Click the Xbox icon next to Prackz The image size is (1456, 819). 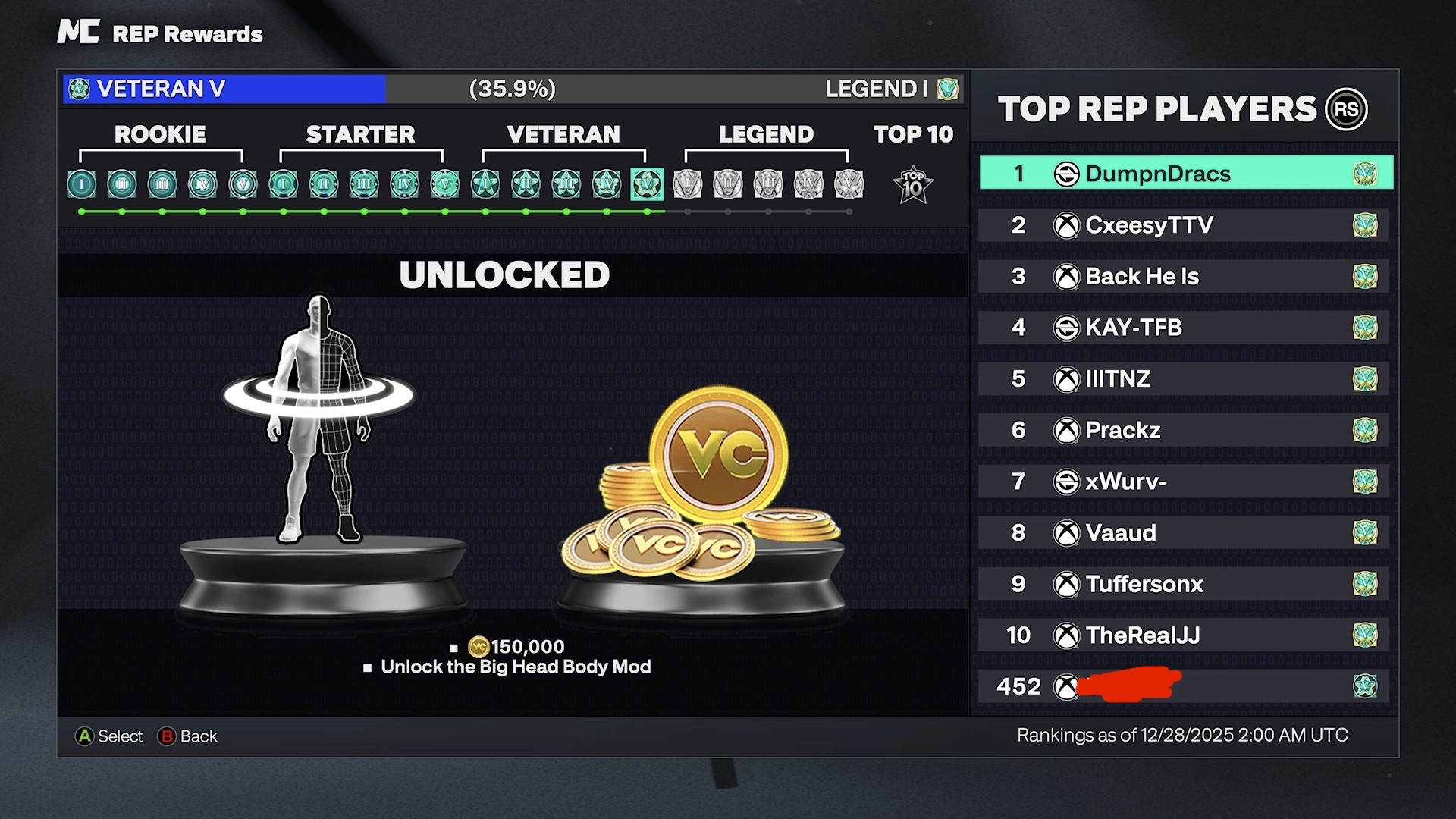tap(1067, 430)
